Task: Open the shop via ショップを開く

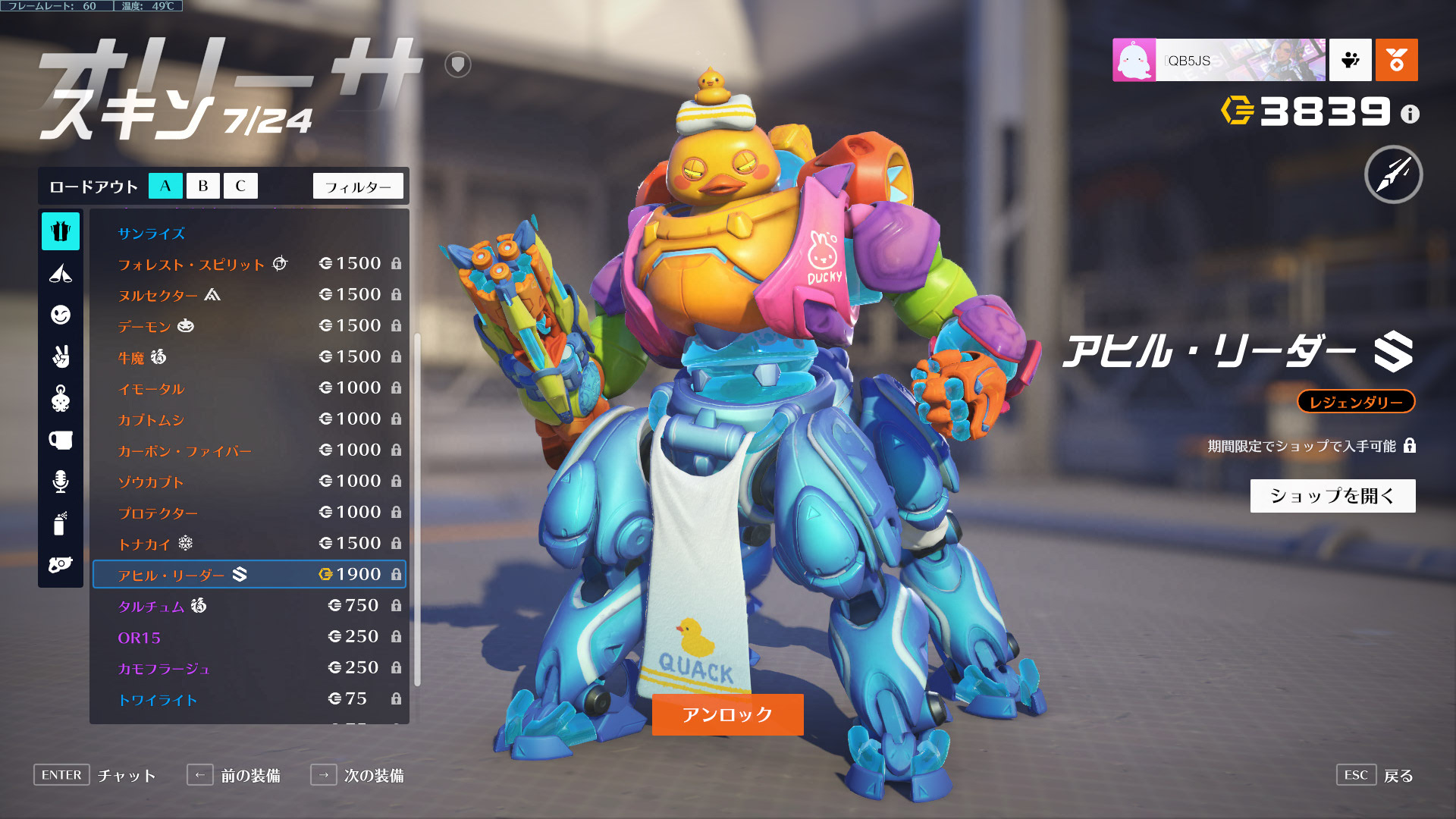Action: coord(1332,496)
